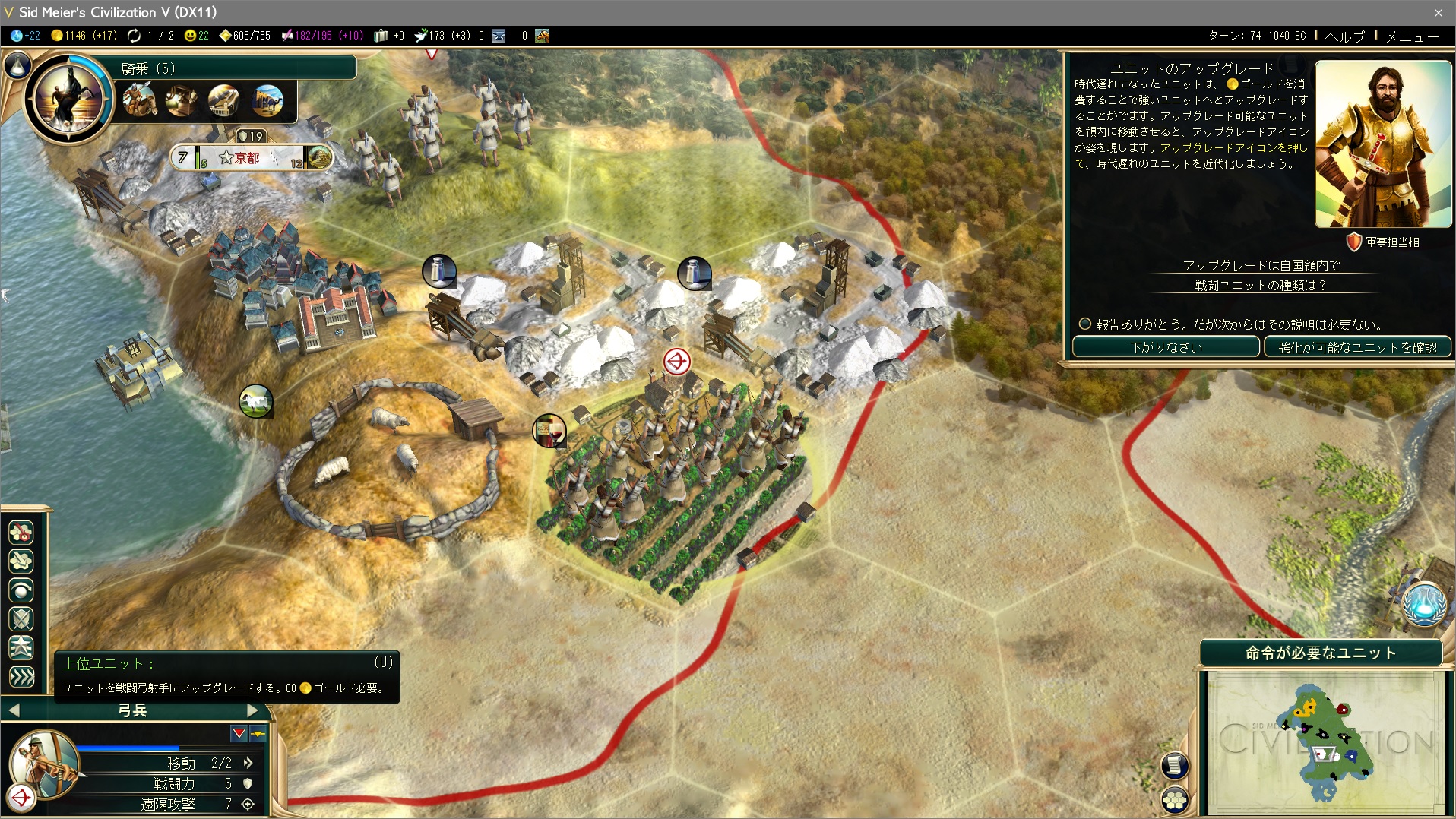The height and width of the screenshot is (819, 1456).
Task: Open the メニュー game menu
Action: [1412, 36]
